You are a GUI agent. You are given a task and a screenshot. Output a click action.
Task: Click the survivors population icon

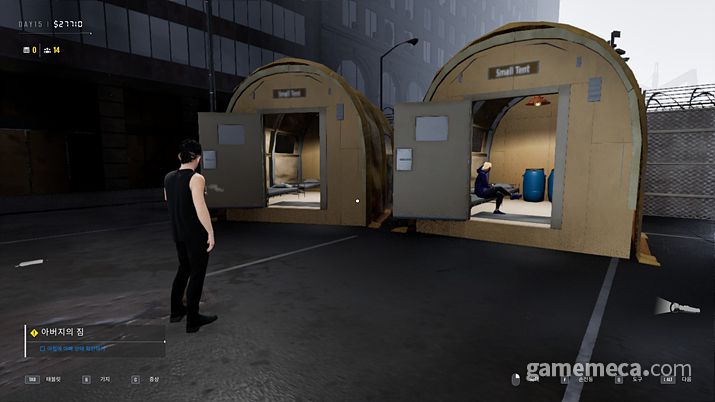46,49
